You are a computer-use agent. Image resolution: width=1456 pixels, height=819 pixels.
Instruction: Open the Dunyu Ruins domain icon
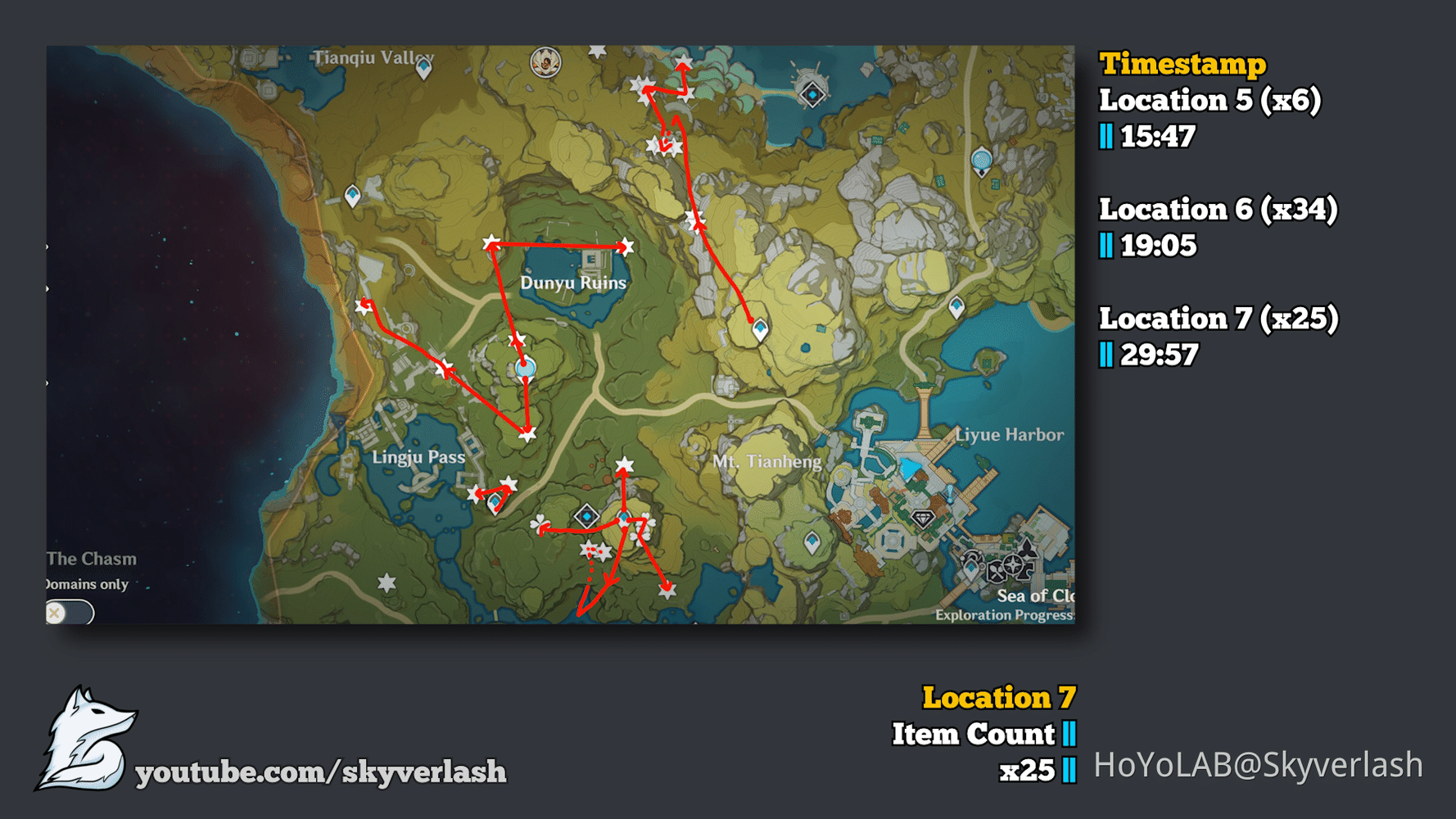click(x=591, y=261)
